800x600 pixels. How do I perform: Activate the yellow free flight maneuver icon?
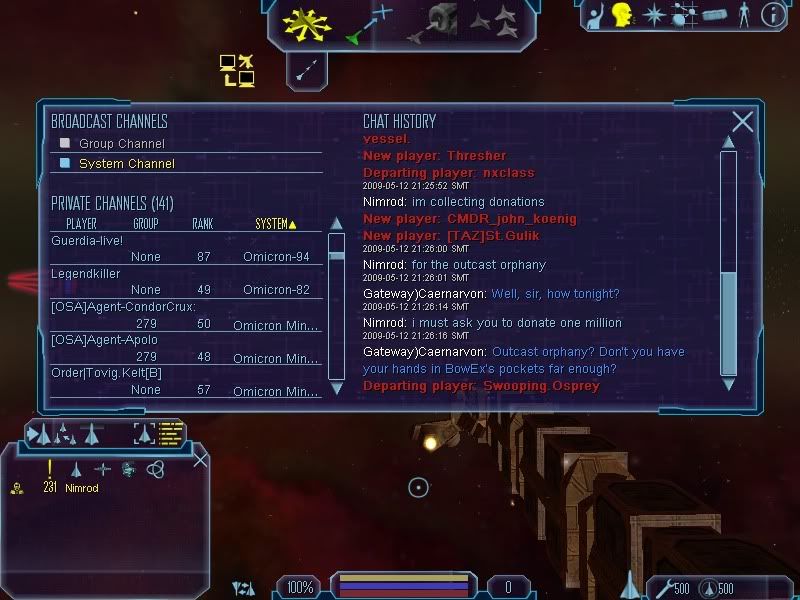(x=306, y=23)
